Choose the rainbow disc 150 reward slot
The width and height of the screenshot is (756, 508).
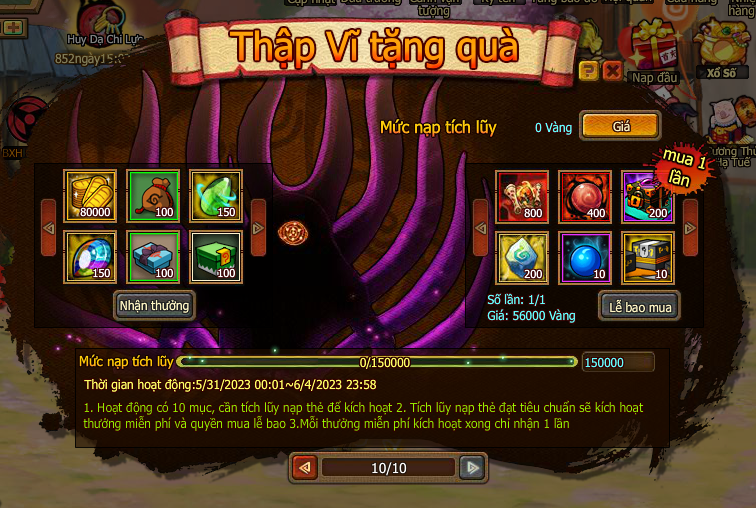(x=90, y=257)
